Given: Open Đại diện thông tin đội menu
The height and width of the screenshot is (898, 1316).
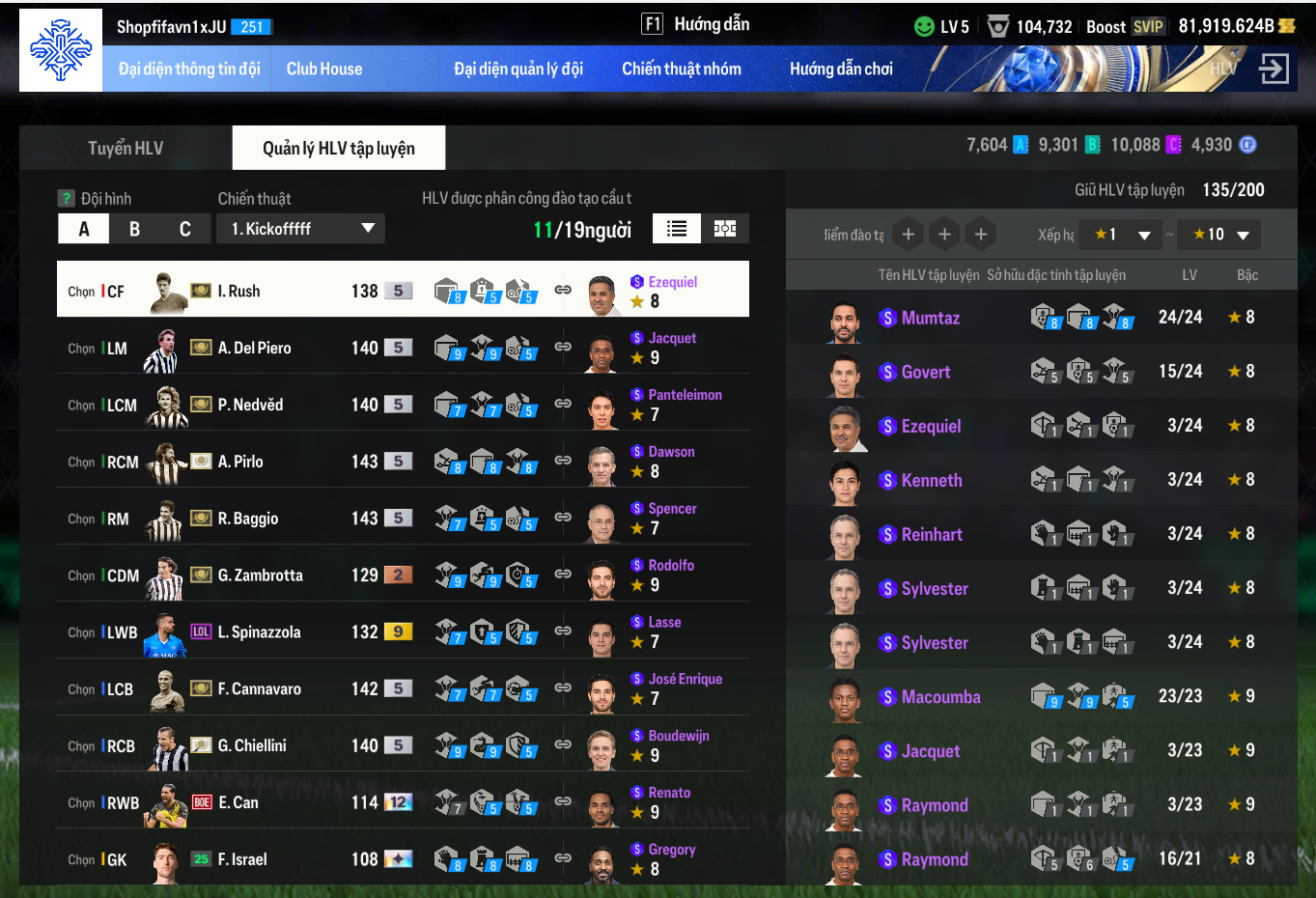Looking at the screenshot, I should point(189,69).
